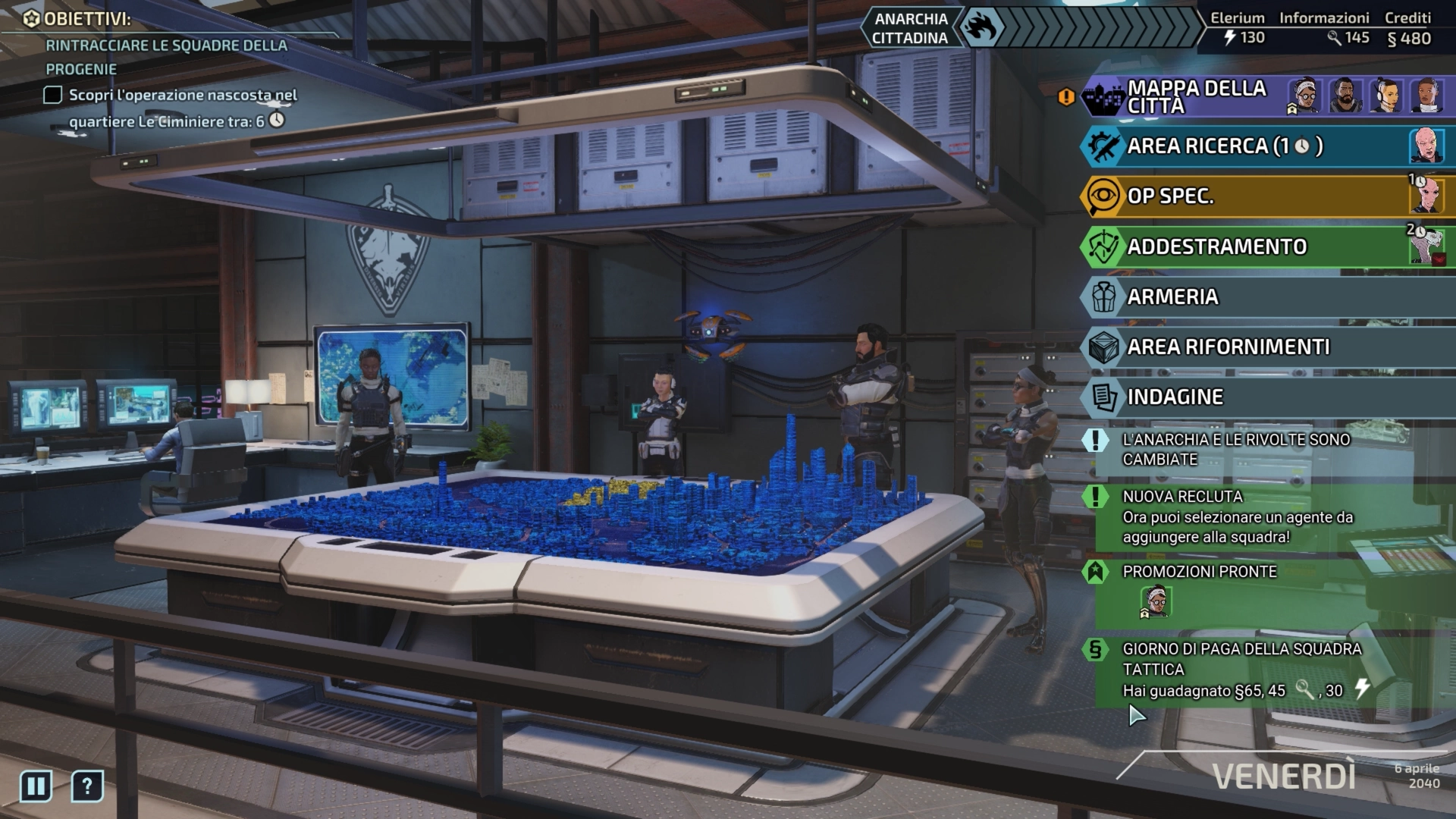Open the Mappa della Città menu
Screen dimensions: 1456x819
[x=1196, y=96]
